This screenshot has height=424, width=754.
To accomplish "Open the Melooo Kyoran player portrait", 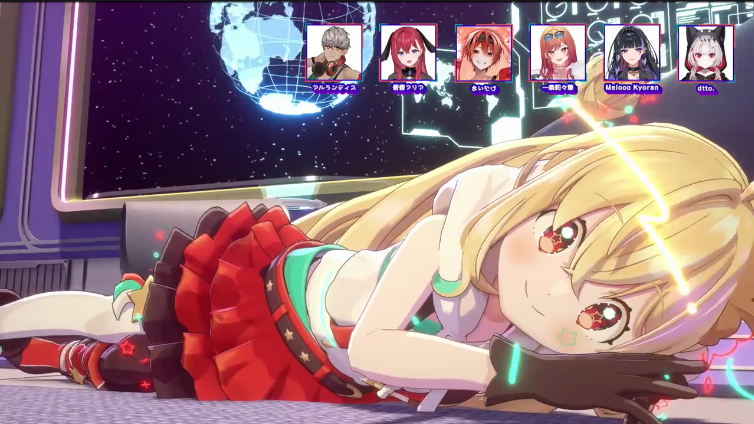I will (x=632, y=53).
